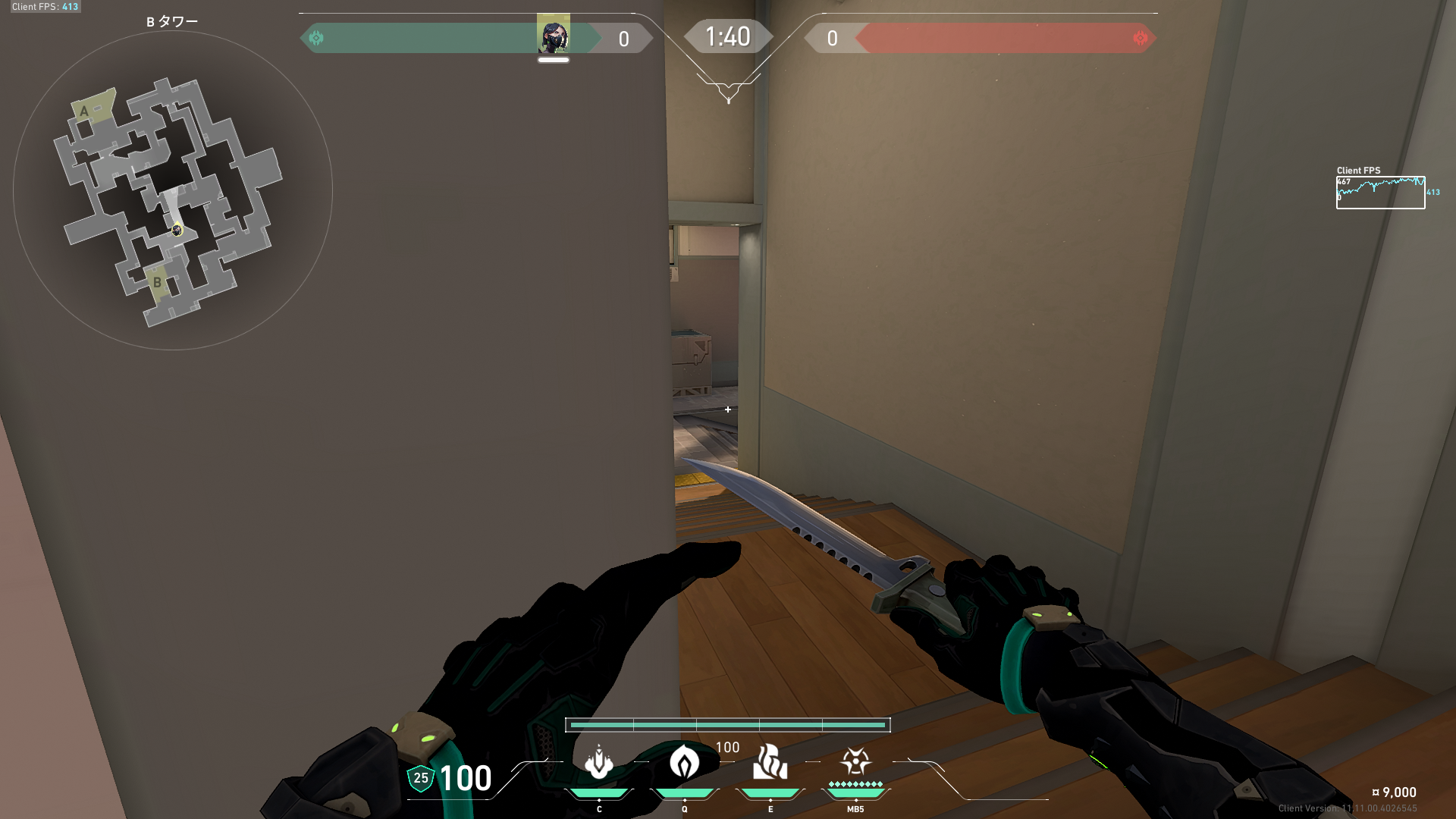Select the round timer showing 1:40
Image resolution: width=1456 pixels, height=819 pixels.
(x=728, y=36)
